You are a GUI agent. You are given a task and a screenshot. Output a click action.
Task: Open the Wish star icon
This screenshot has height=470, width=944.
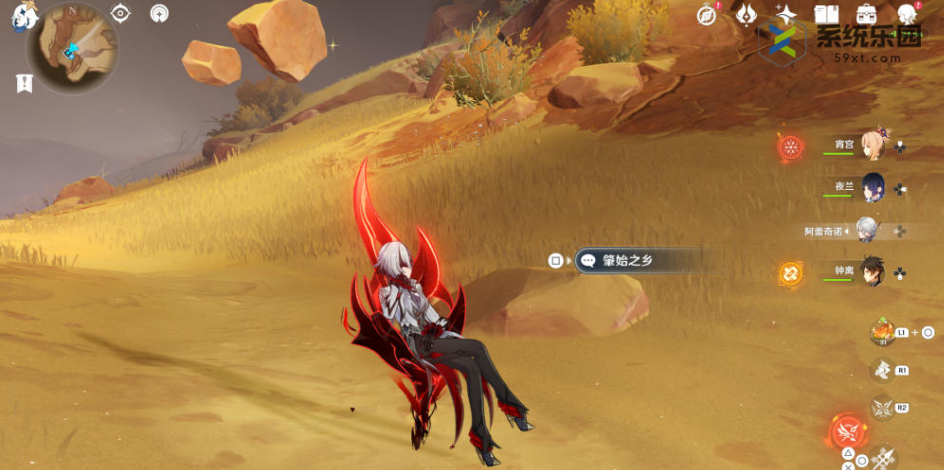[786, 14]
